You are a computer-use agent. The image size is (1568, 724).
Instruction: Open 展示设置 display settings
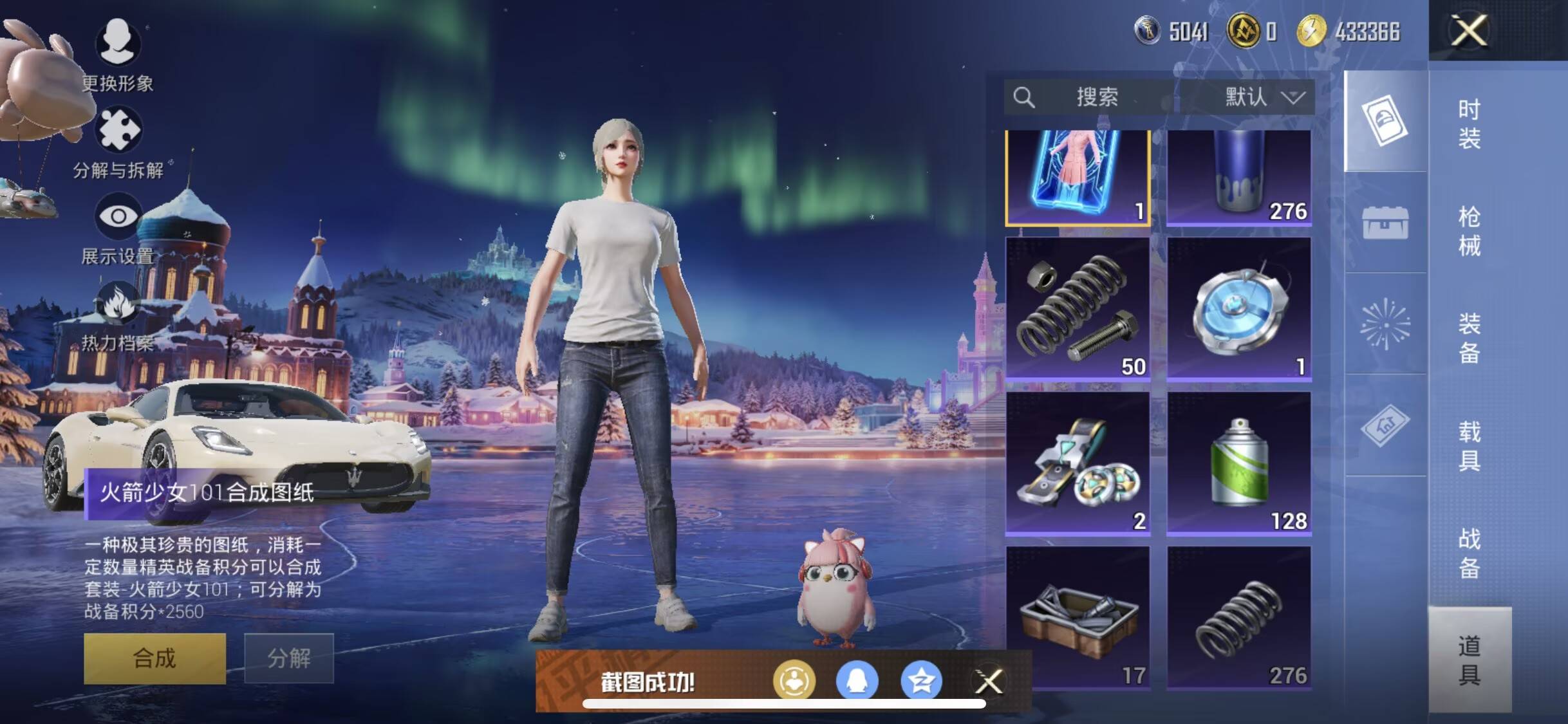point(118,217)
